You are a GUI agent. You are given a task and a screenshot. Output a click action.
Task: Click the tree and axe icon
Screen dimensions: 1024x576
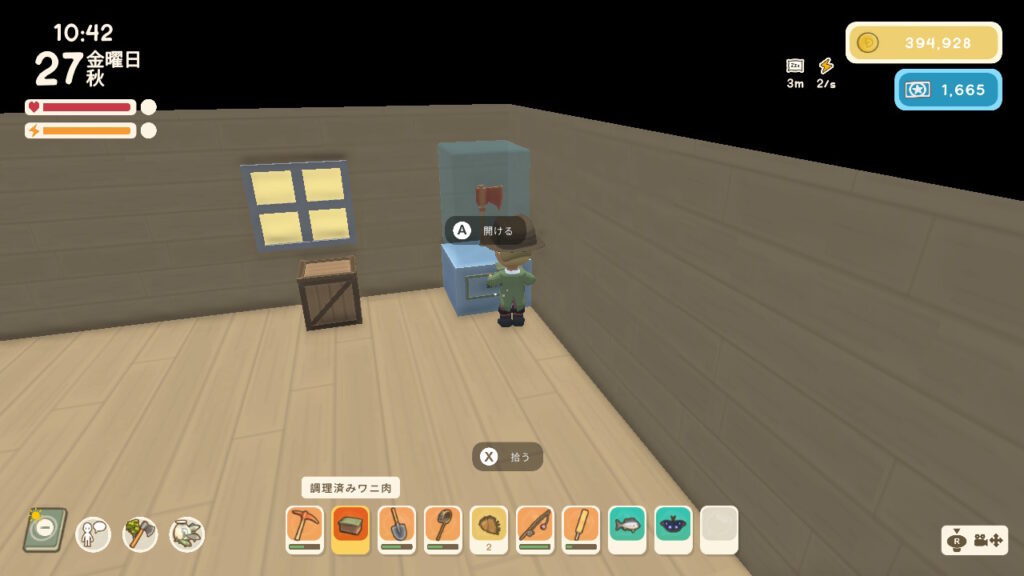[140, 533]
